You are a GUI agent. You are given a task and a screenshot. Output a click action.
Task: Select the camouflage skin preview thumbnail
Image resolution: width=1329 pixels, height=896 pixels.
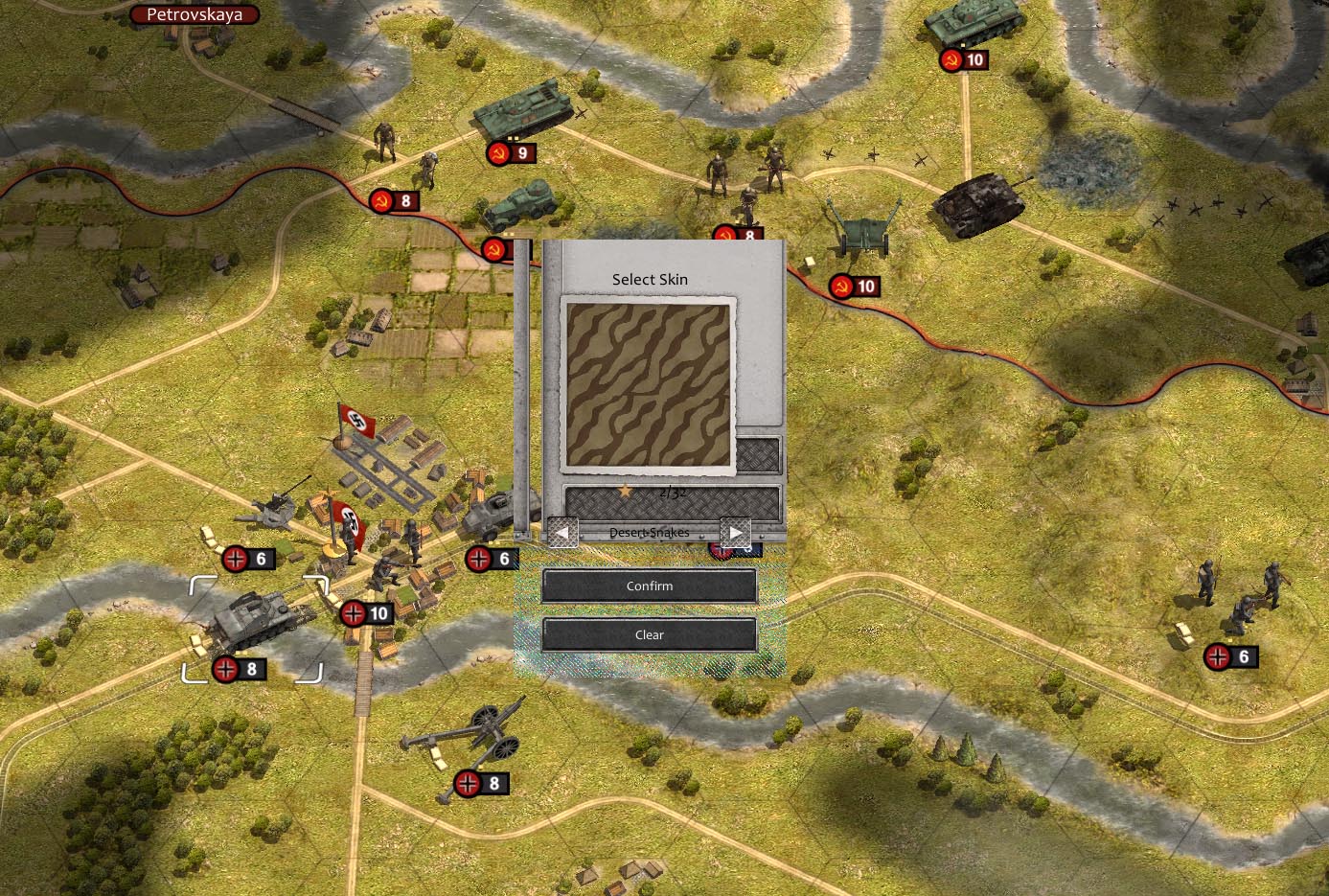coord(649,383)
